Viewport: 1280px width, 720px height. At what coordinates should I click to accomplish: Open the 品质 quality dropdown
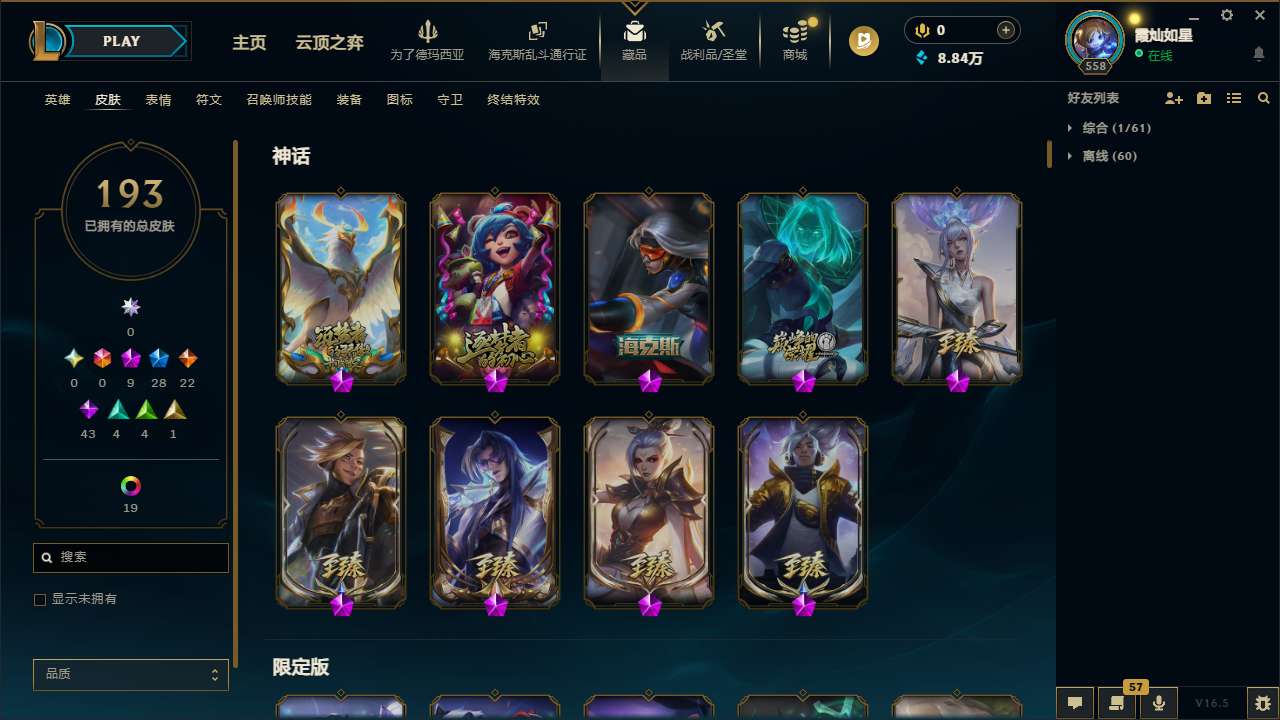[x=130, y=674]
